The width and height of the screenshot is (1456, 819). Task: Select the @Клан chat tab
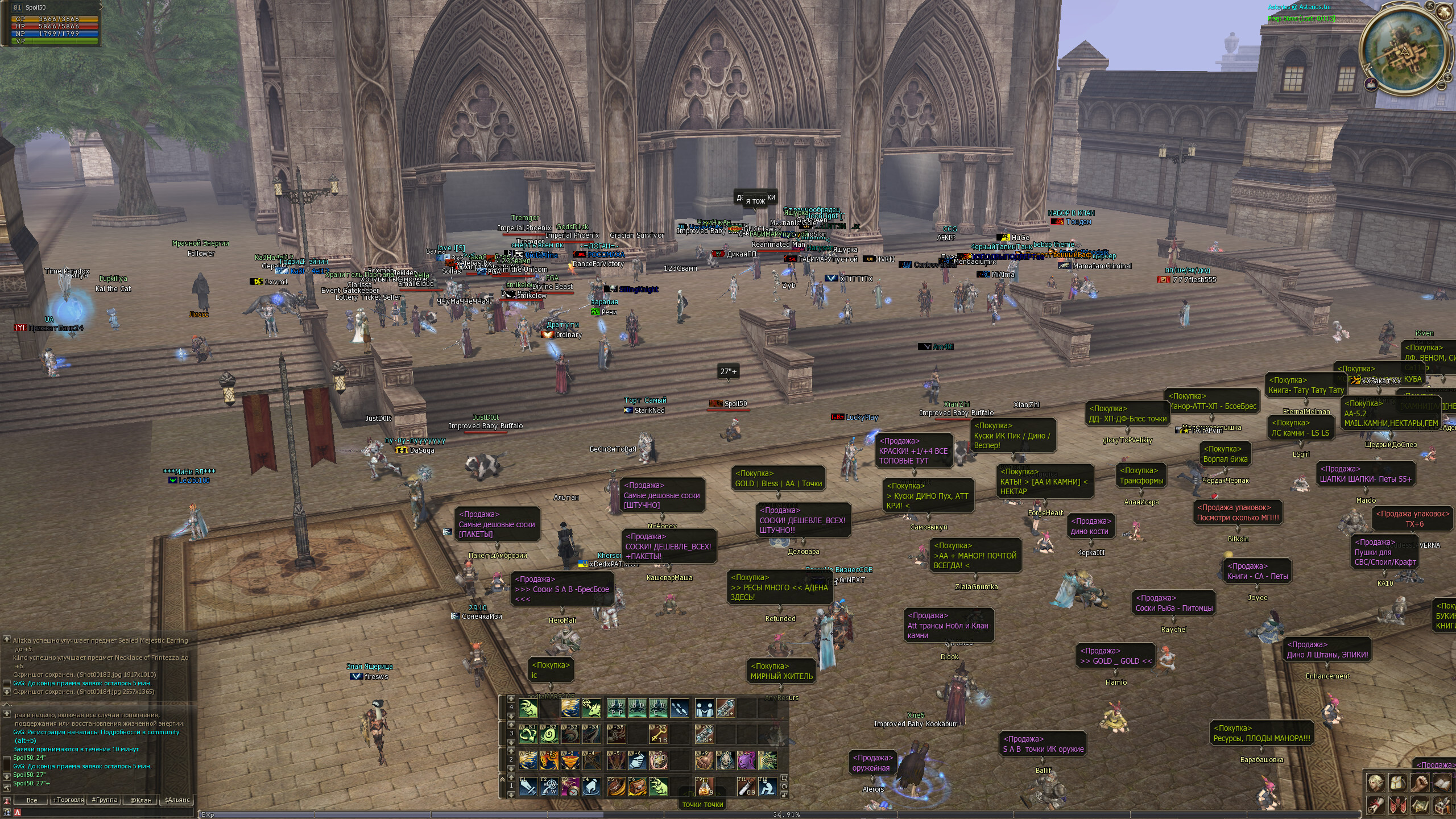tap(141, 800)
